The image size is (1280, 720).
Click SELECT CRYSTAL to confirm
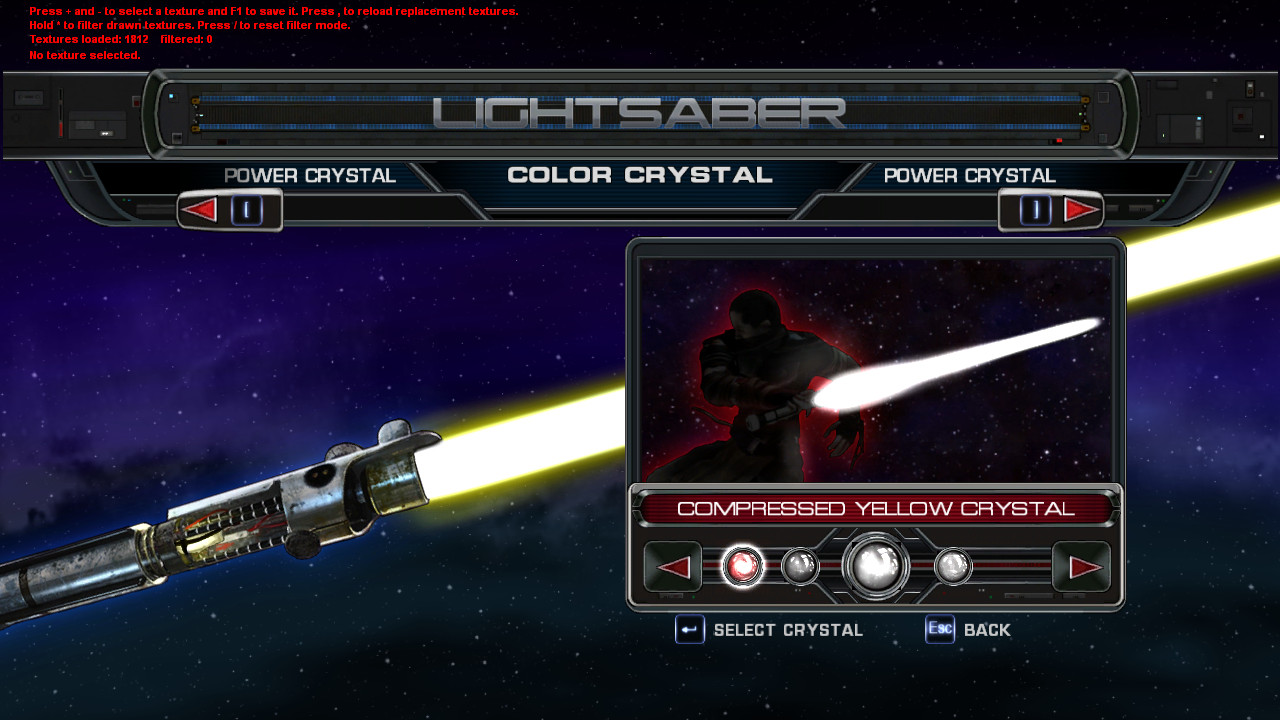coord(786,630)
